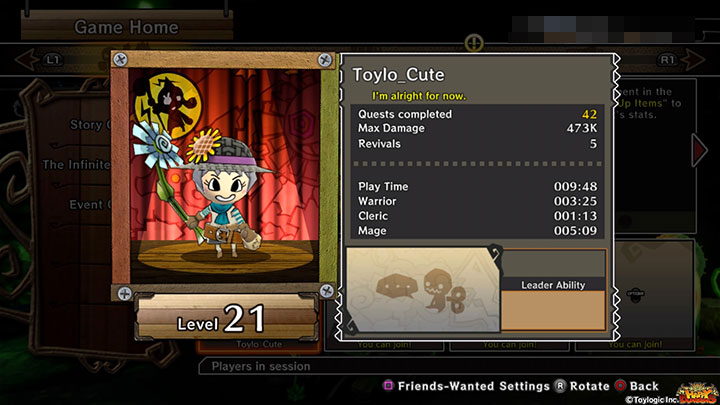Select the Leader Ability panel
This screenshot has height=405, width=720.
(x=552, y=290)
